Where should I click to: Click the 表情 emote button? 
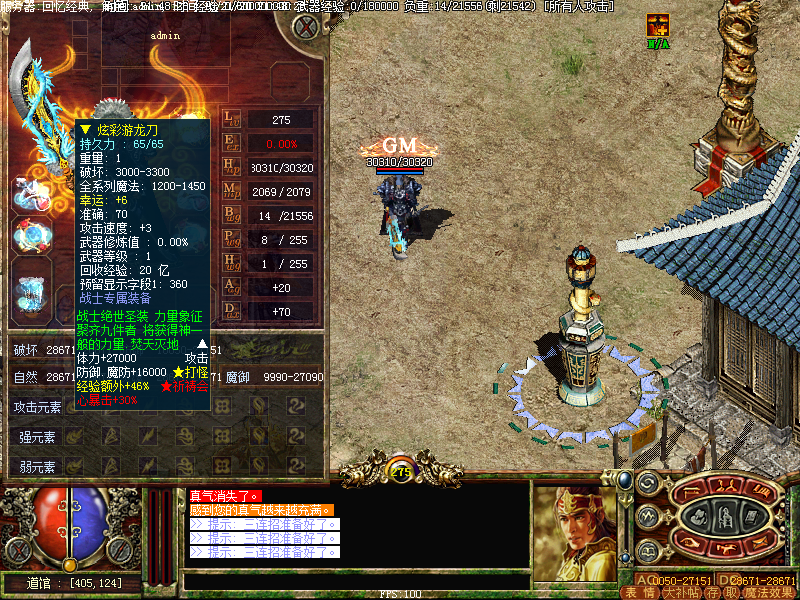coord(641,592)
